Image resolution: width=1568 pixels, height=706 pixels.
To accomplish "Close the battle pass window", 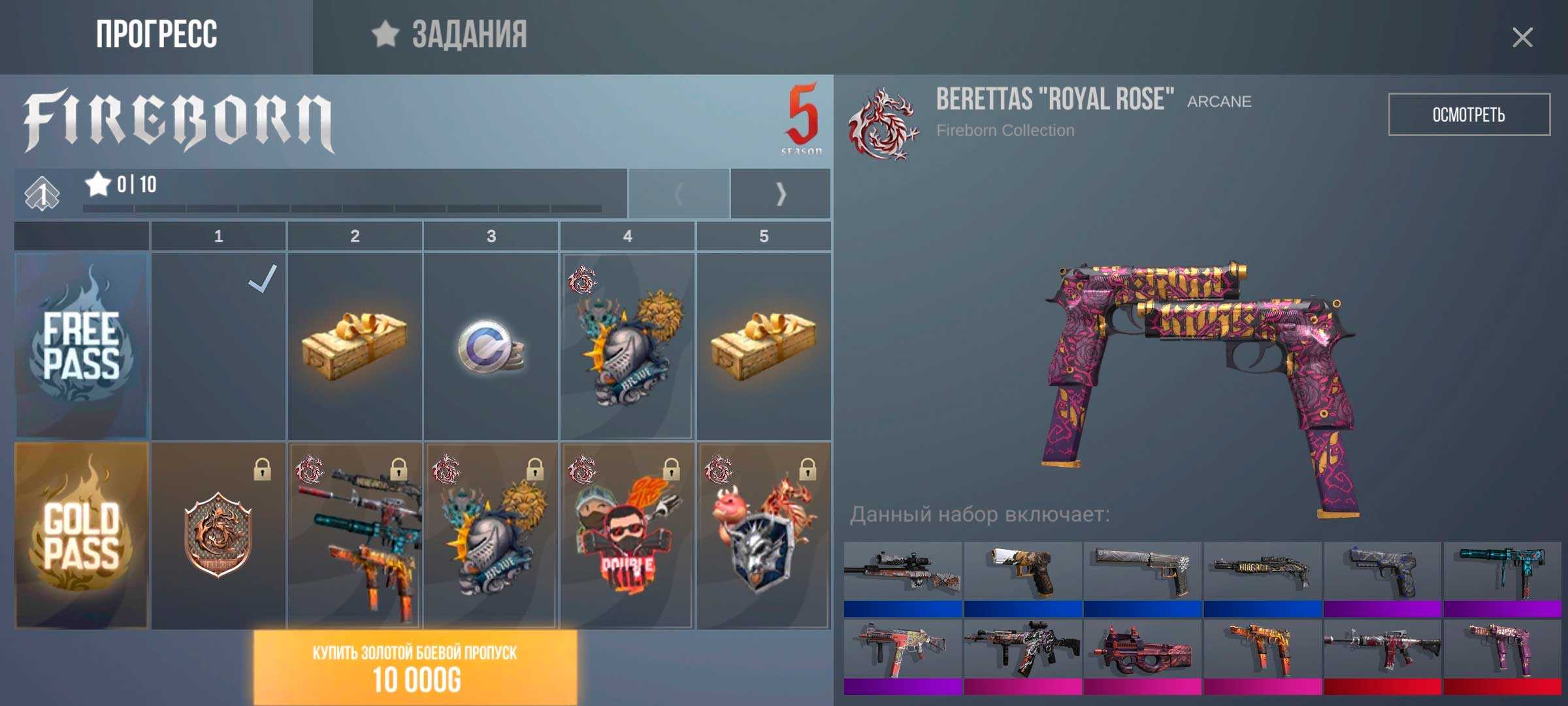I will pos(1522,38).
